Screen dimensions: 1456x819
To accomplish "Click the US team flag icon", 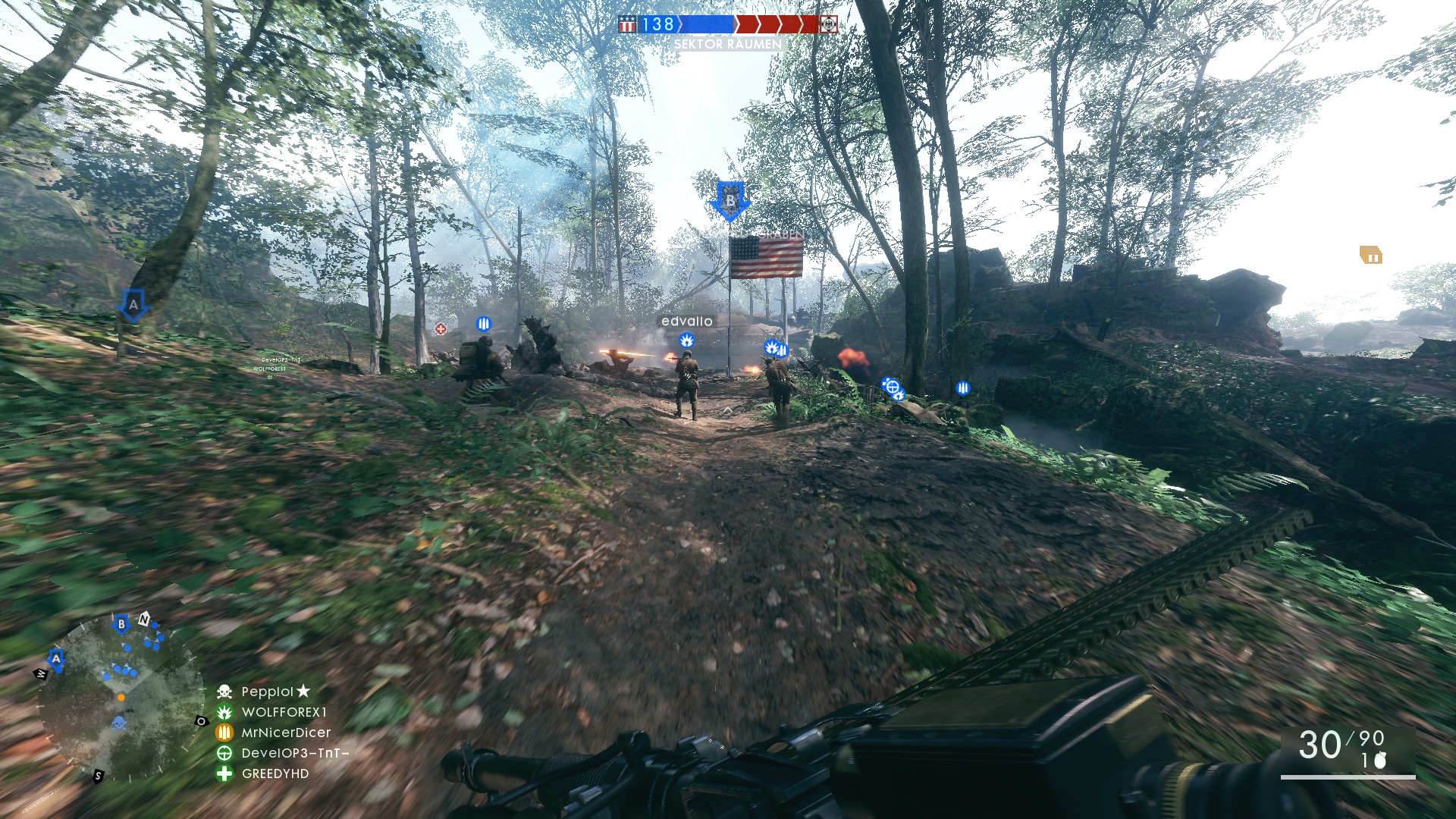I will (627, 24).
